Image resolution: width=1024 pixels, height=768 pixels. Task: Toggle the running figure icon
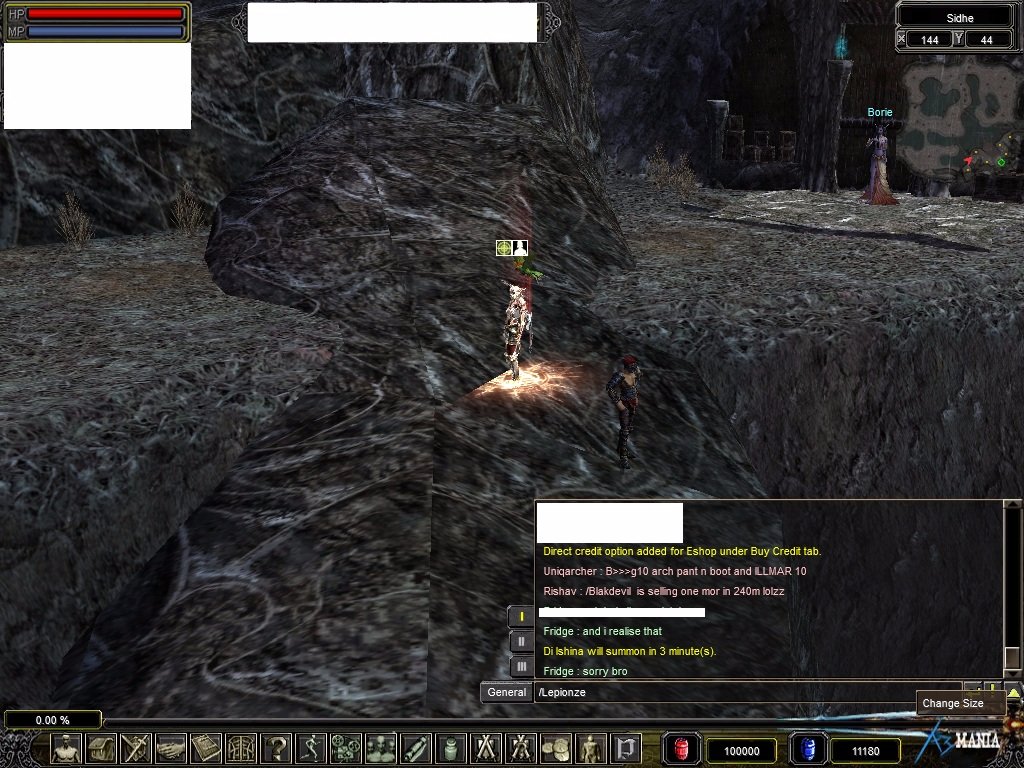(311, 748)
